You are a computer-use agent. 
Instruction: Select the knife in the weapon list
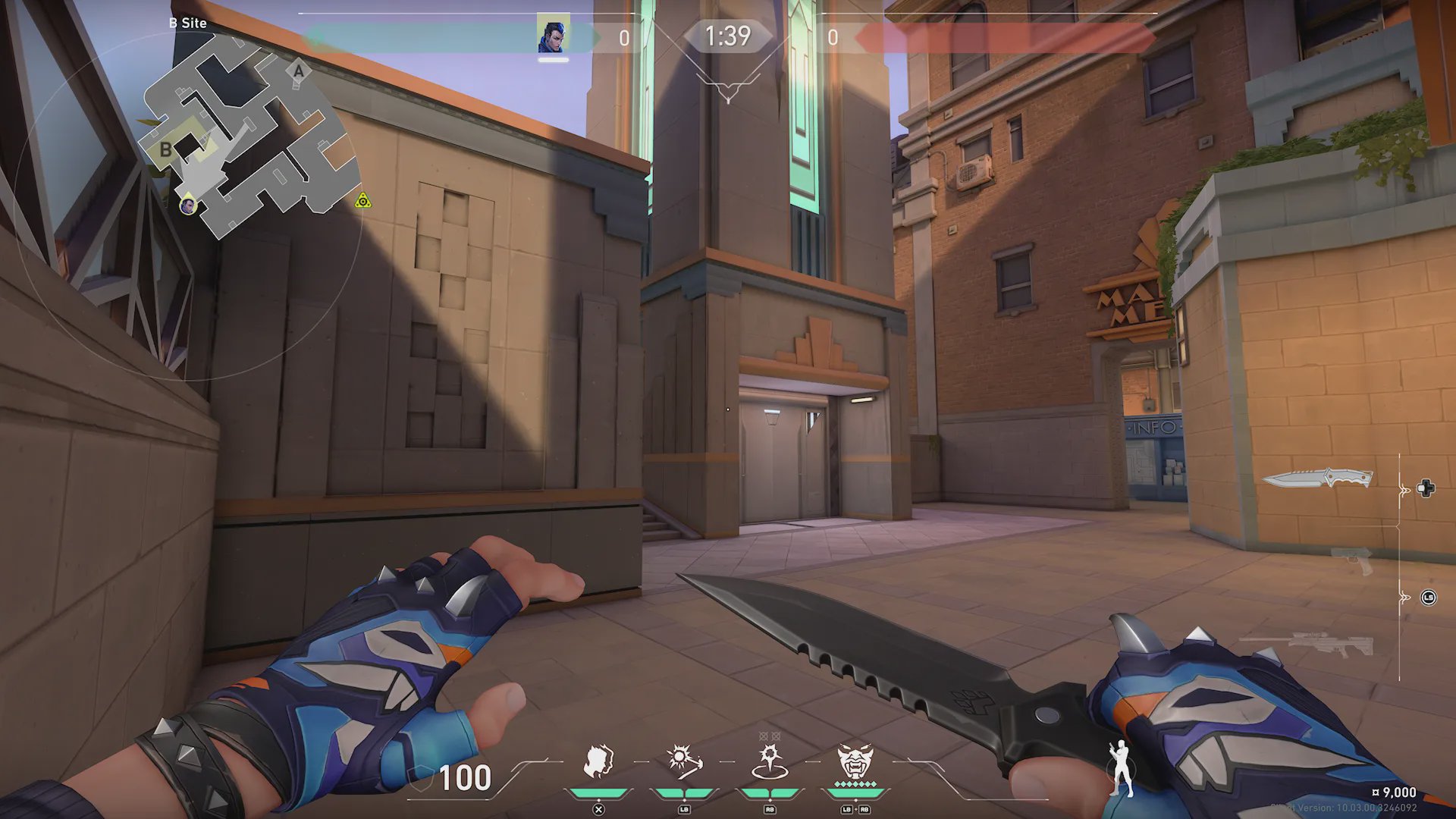1318,478
